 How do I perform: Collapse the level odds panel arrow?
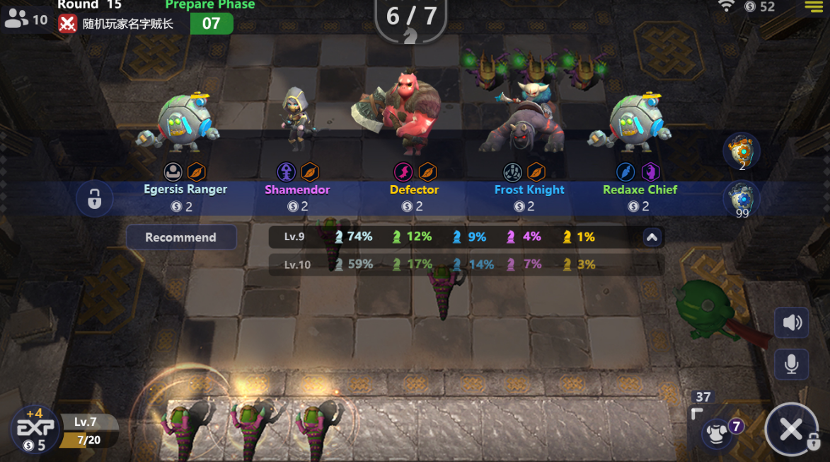[652, 238]
